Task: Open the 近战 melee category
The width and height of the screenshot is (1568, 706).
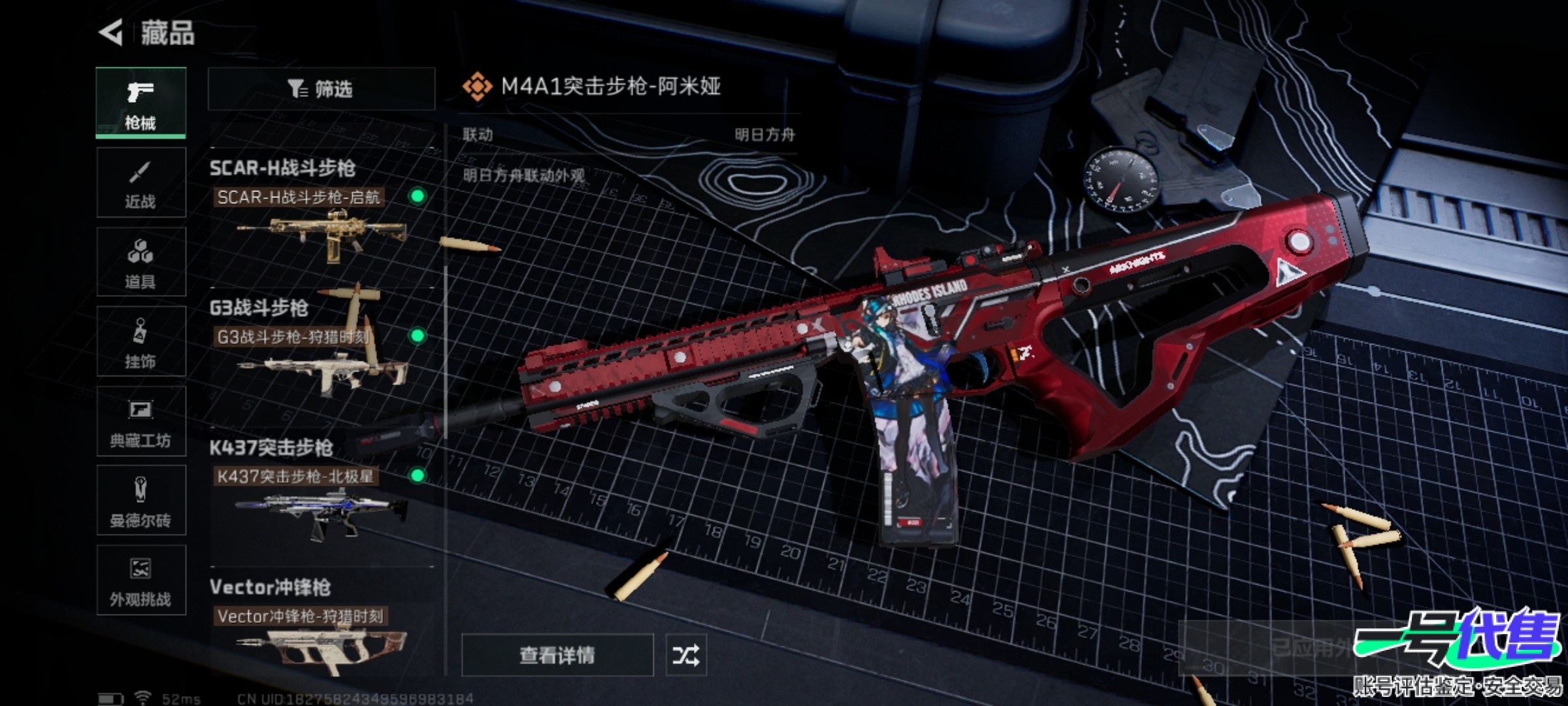Action: (x=140, y=182)
